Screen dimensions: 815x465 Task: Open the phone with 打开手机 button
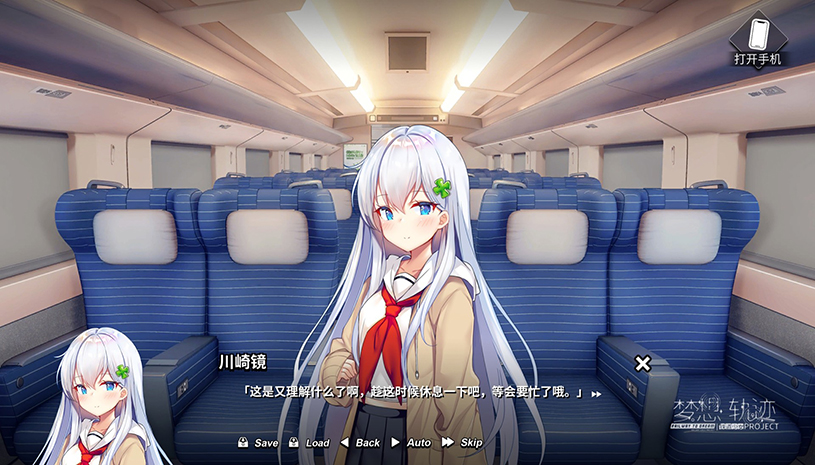click(757, 41)
